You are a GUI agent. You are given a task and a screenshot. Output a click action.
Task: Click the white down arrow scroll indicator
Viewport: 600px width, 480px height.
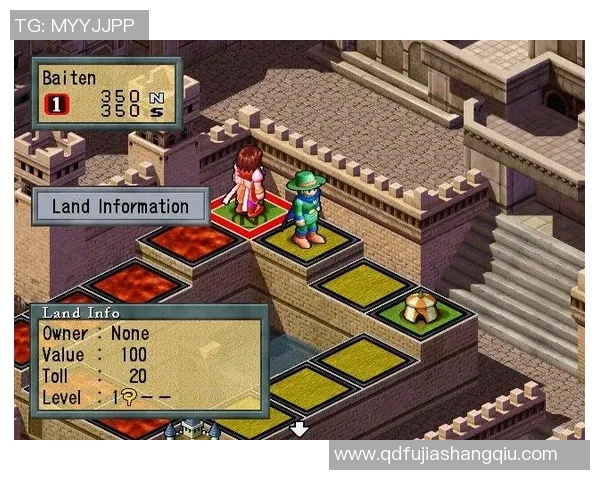(x=298, y=429)
